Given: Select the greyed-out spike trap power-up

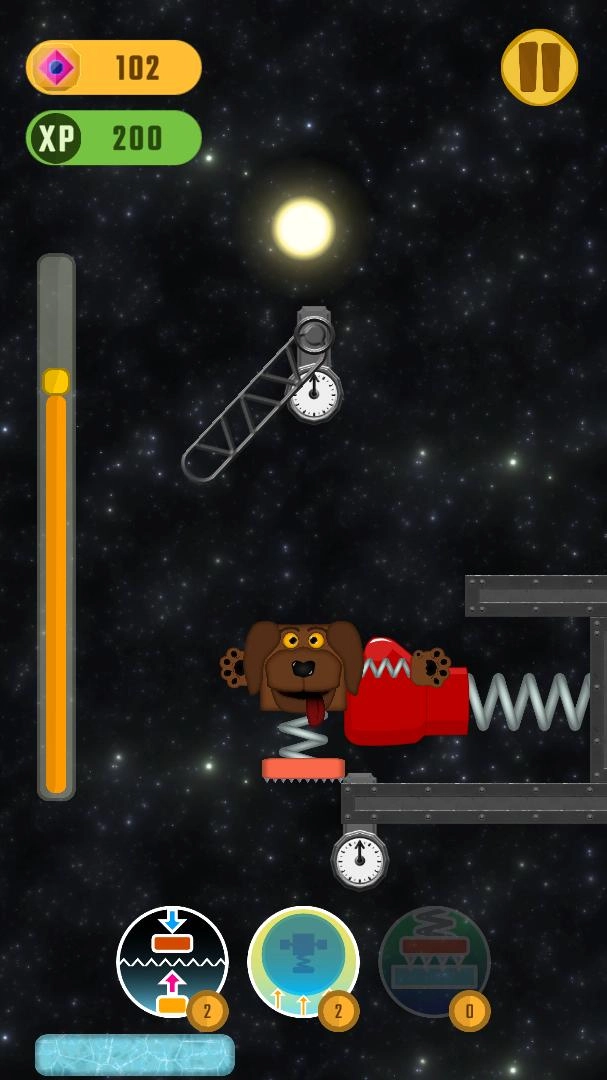Looking at the screenshot, I should [x=434, y=961].
